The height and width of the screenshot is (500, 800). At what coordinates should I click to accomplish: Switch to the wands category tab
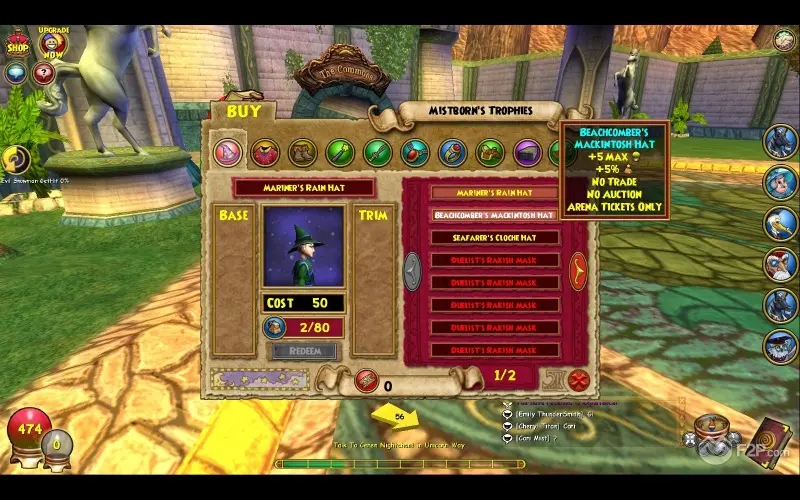pos(340,153)
